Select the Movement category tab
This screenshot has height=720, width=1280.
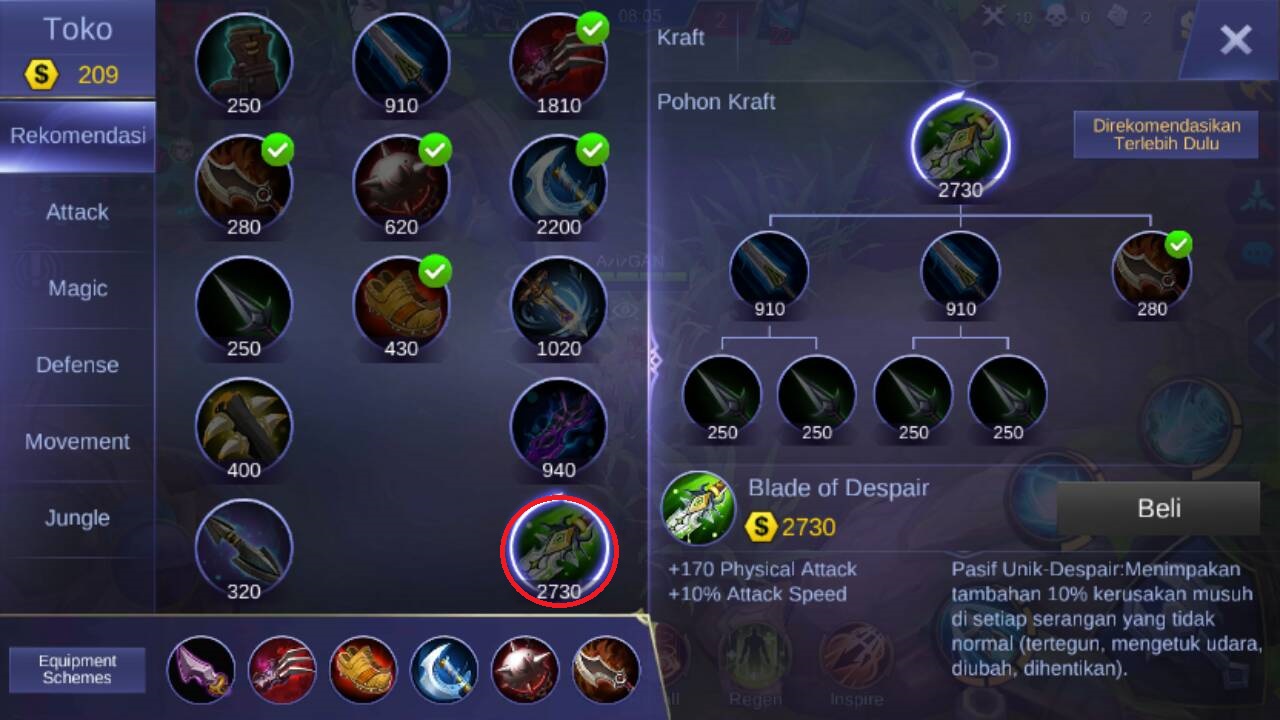(77, 442)
